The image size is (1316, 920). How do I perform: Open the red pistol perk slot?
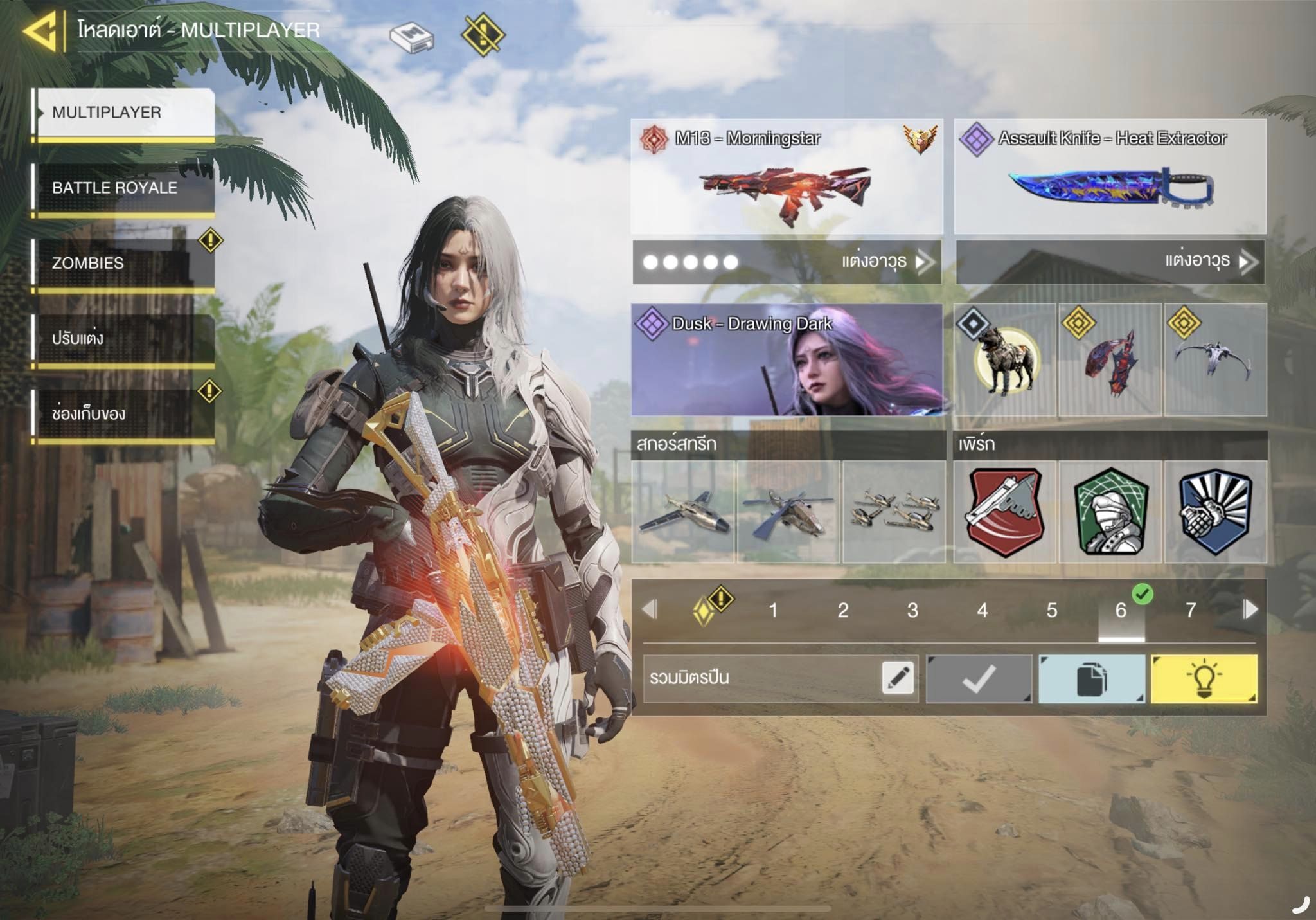point(1005,512)
